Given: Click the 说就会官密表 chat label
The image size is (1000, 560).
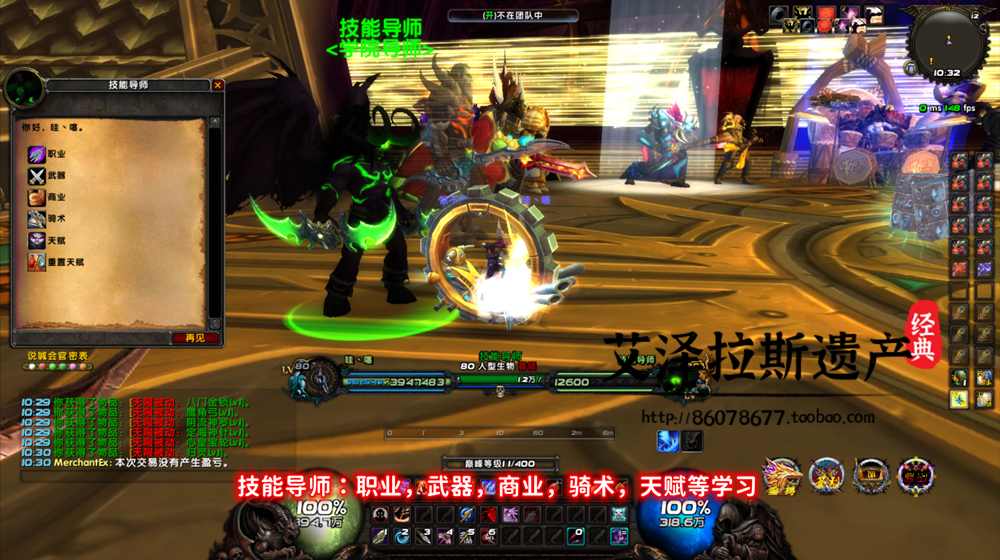Looking at the screenshot, I should click(x=57, y=355).
